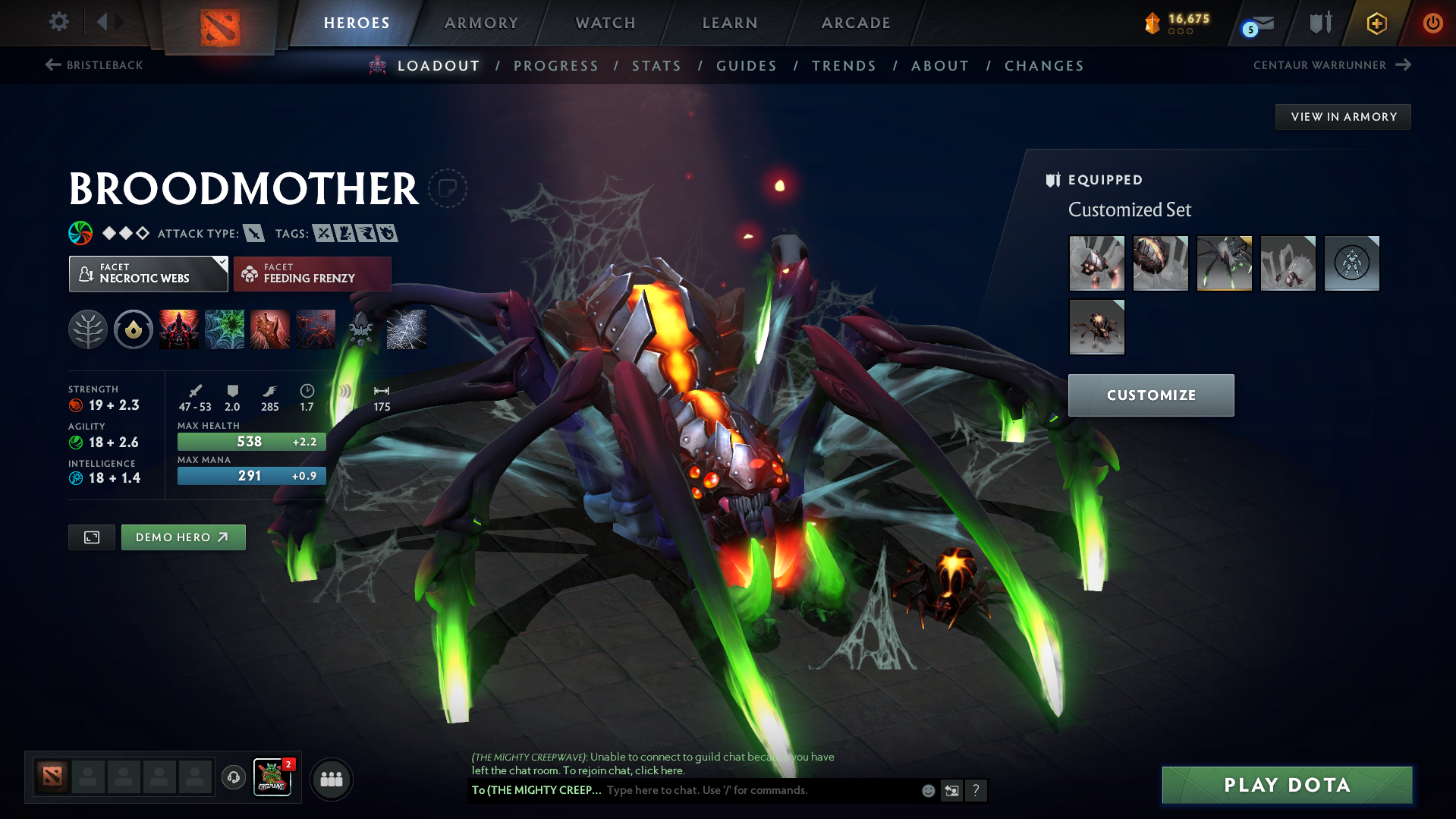Click the Dota 2 logo in the top bar

pos(219,23)
